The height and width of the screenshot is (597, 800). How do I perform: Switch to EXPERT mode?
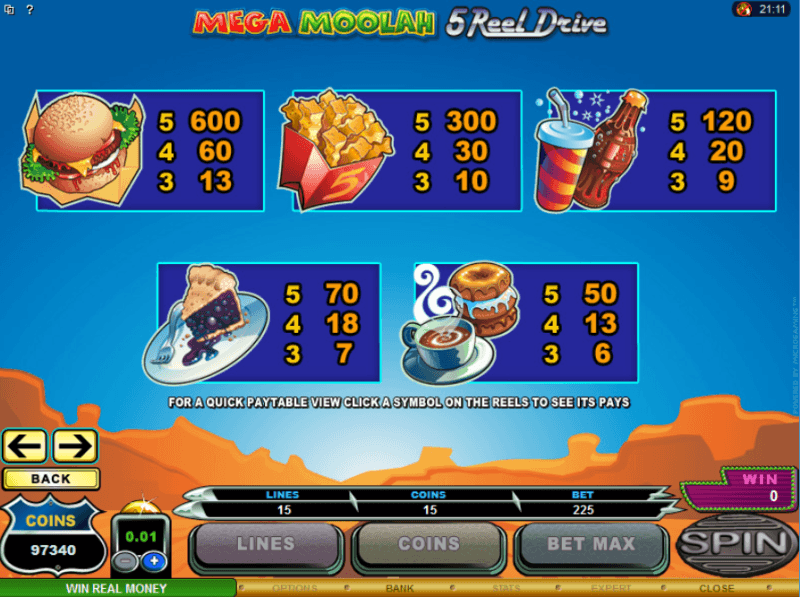pos(610,588)
